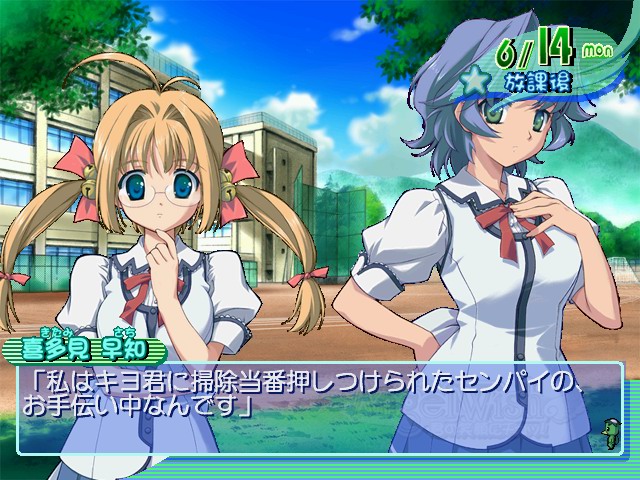Image resolution: width=640 pixels, height=480 pixels.
Task: Click the green kappa advance icon
Action: click(x=608, y=430)
